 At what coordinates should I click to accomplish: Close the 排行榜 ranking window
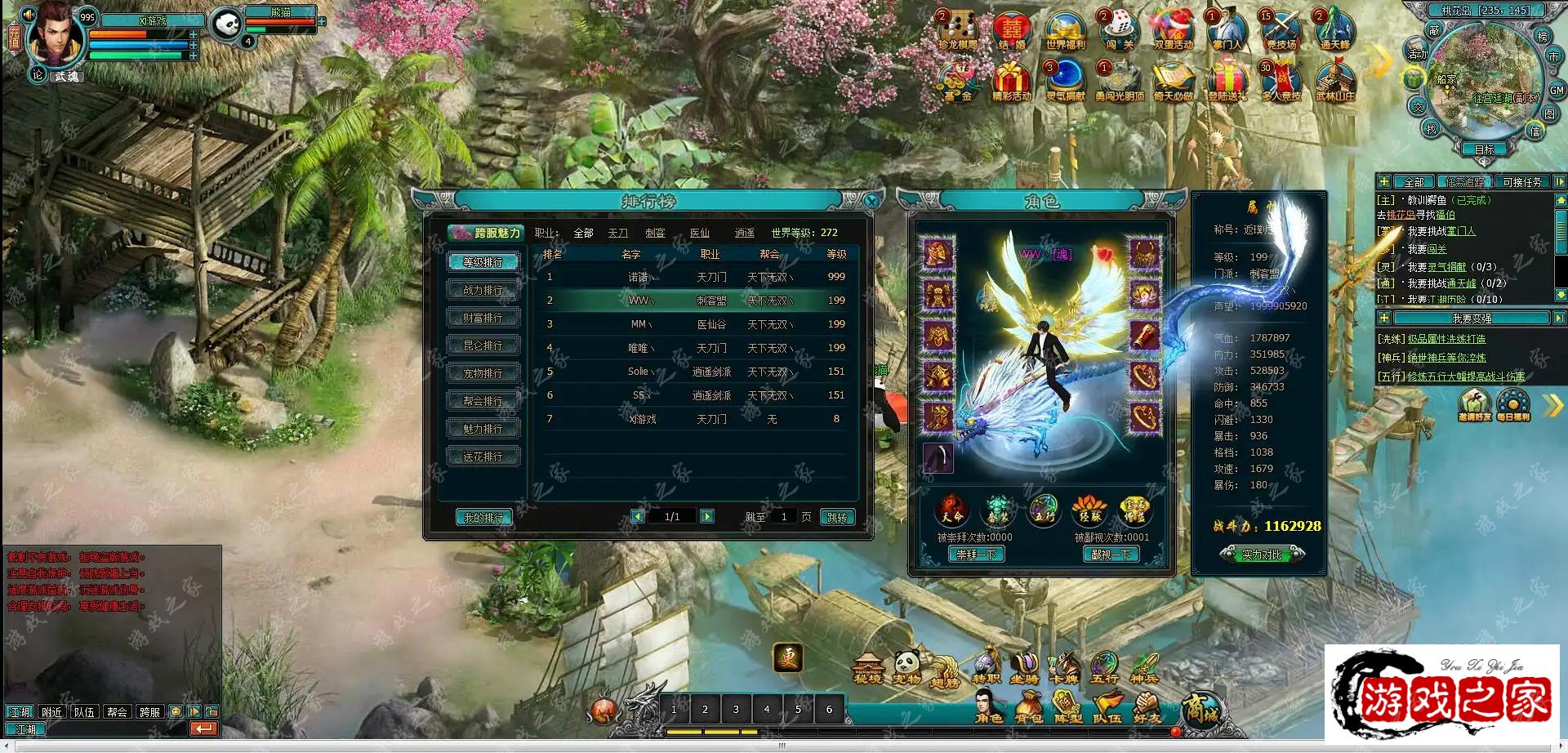pos(871,201)
